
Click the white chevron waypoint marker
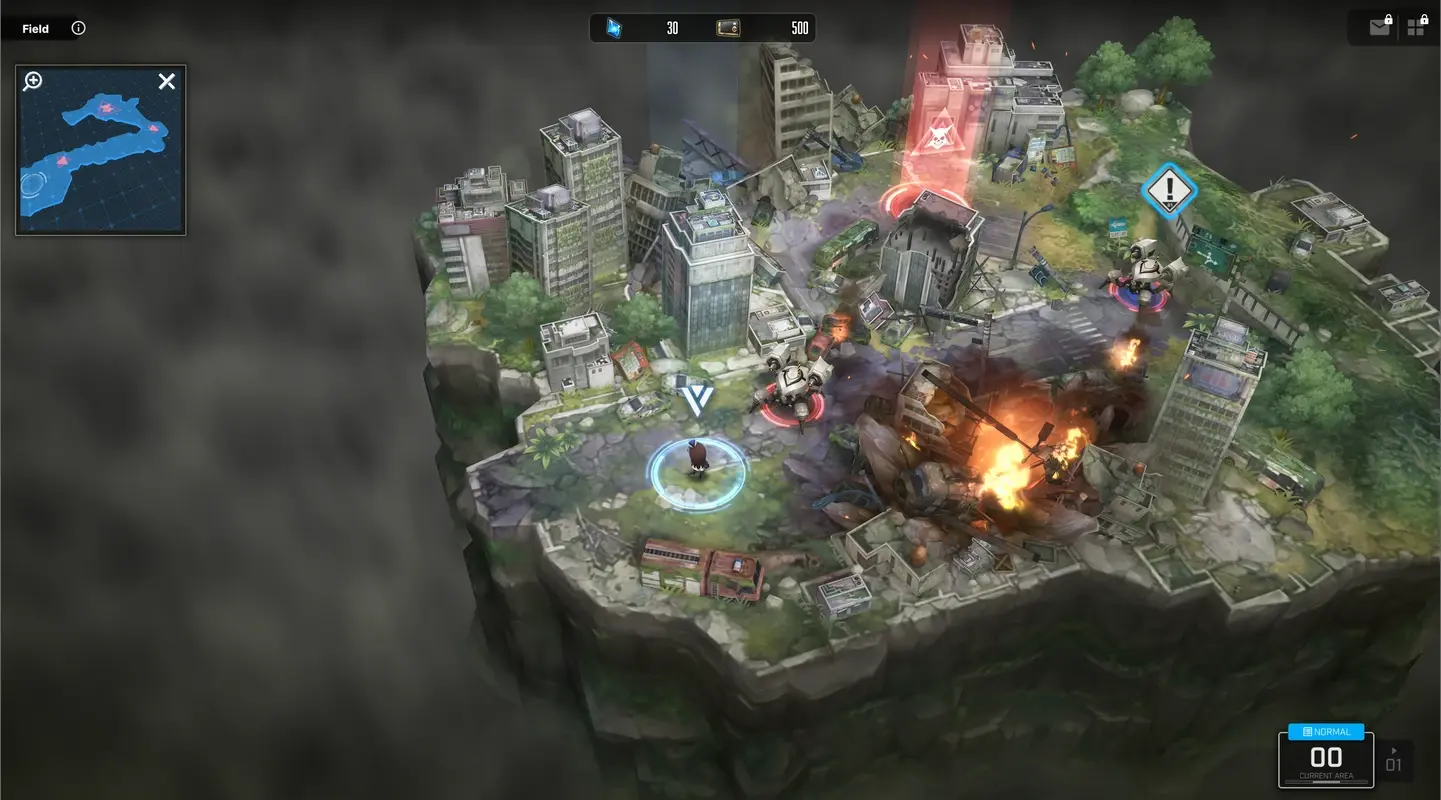(697, 399)
